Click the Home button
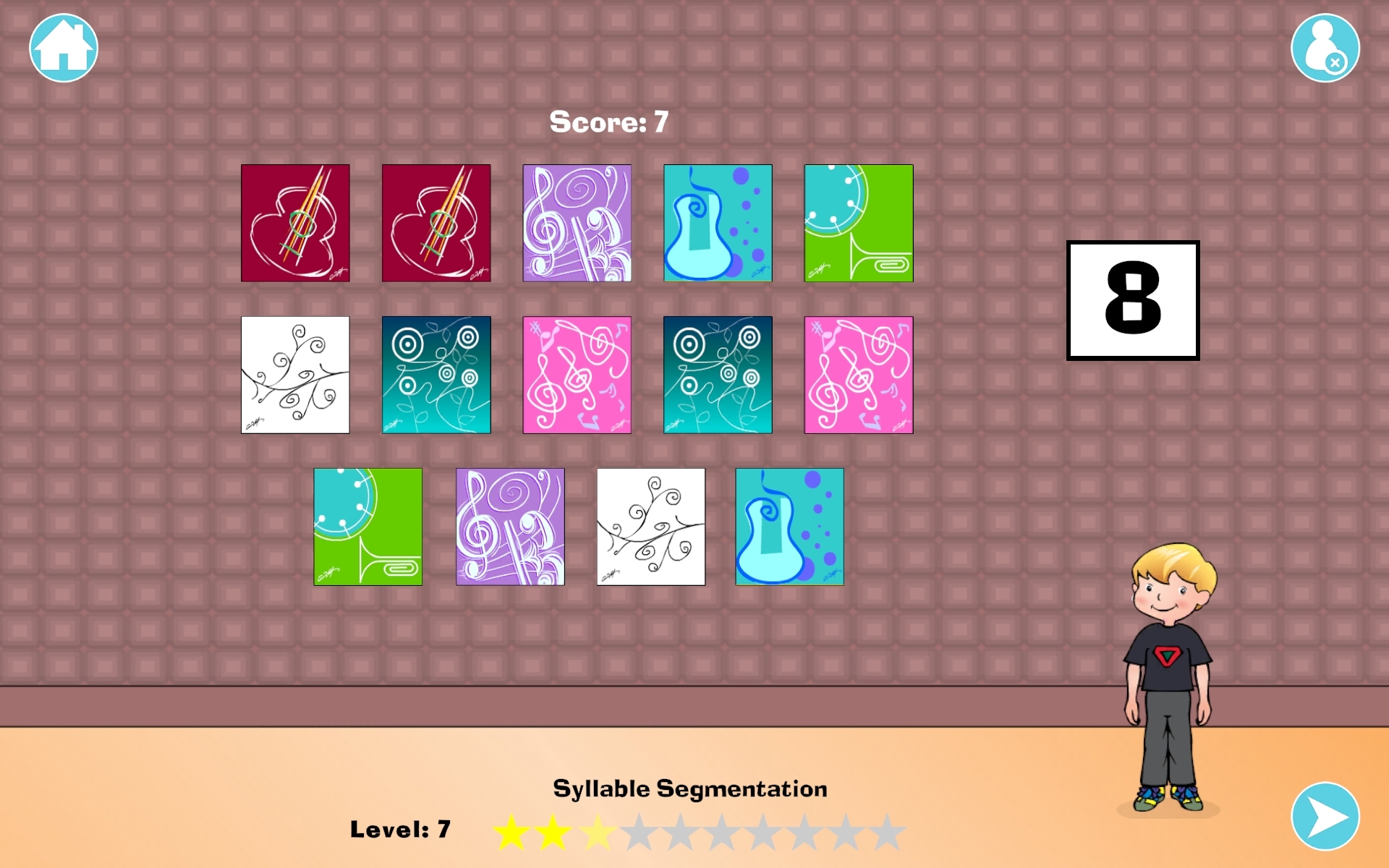Image resolution: width=1389 pixels, height=868 pixels. 61,46
